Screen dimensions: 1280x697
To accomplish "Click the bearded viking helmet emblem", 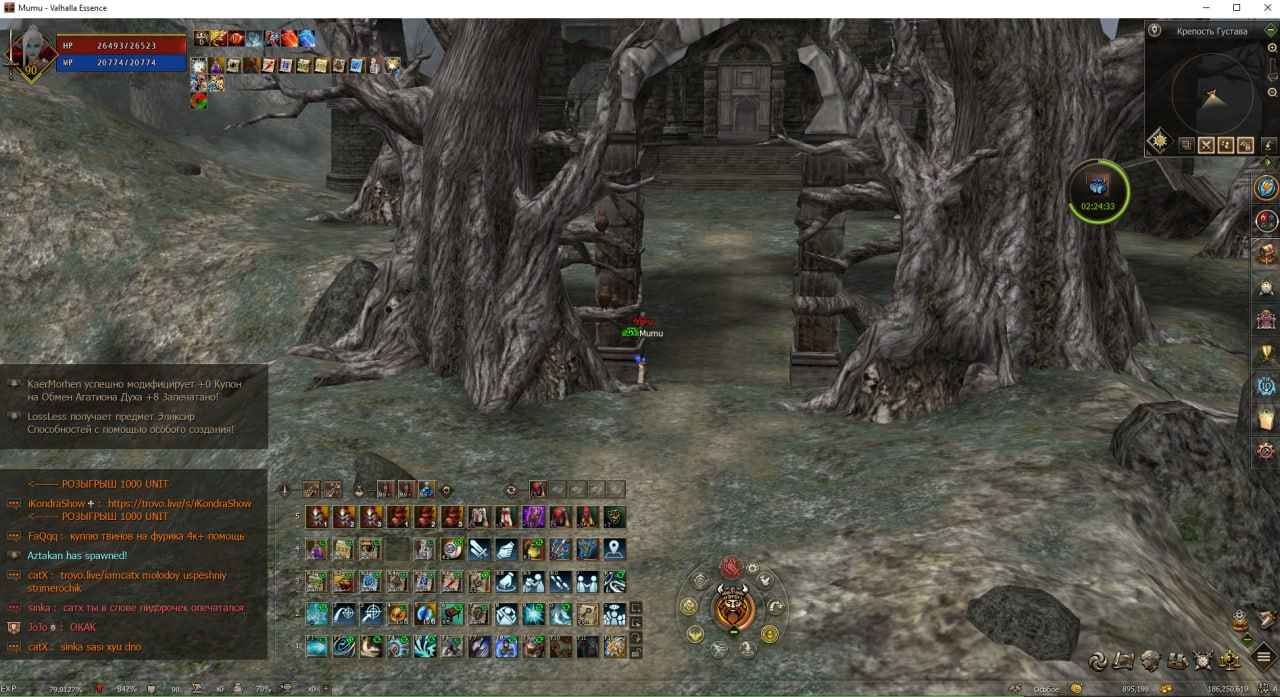I will pos(734,606).
